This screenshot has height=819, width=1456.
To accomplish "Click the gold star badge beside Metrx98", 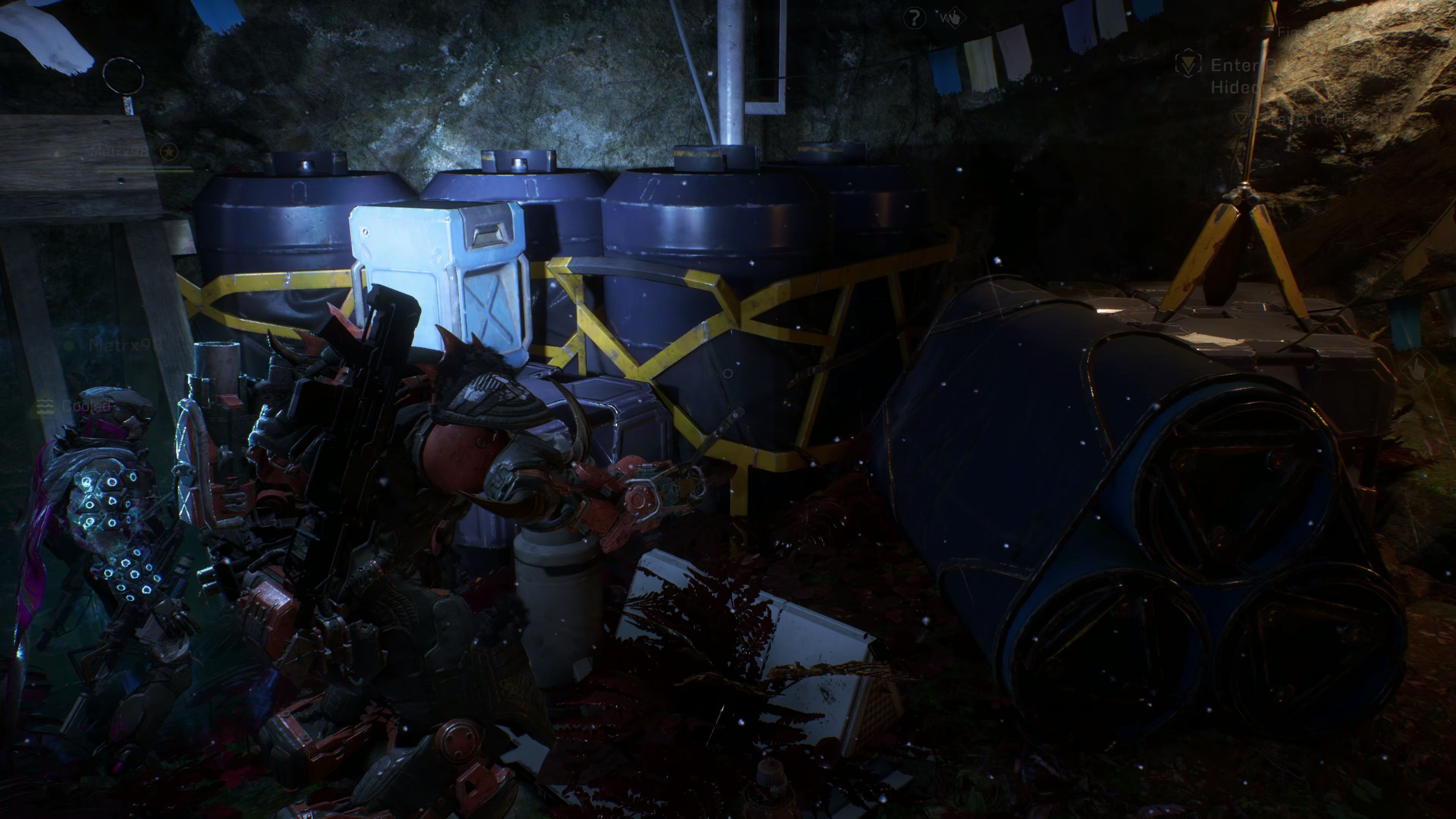I will [168, 151].
